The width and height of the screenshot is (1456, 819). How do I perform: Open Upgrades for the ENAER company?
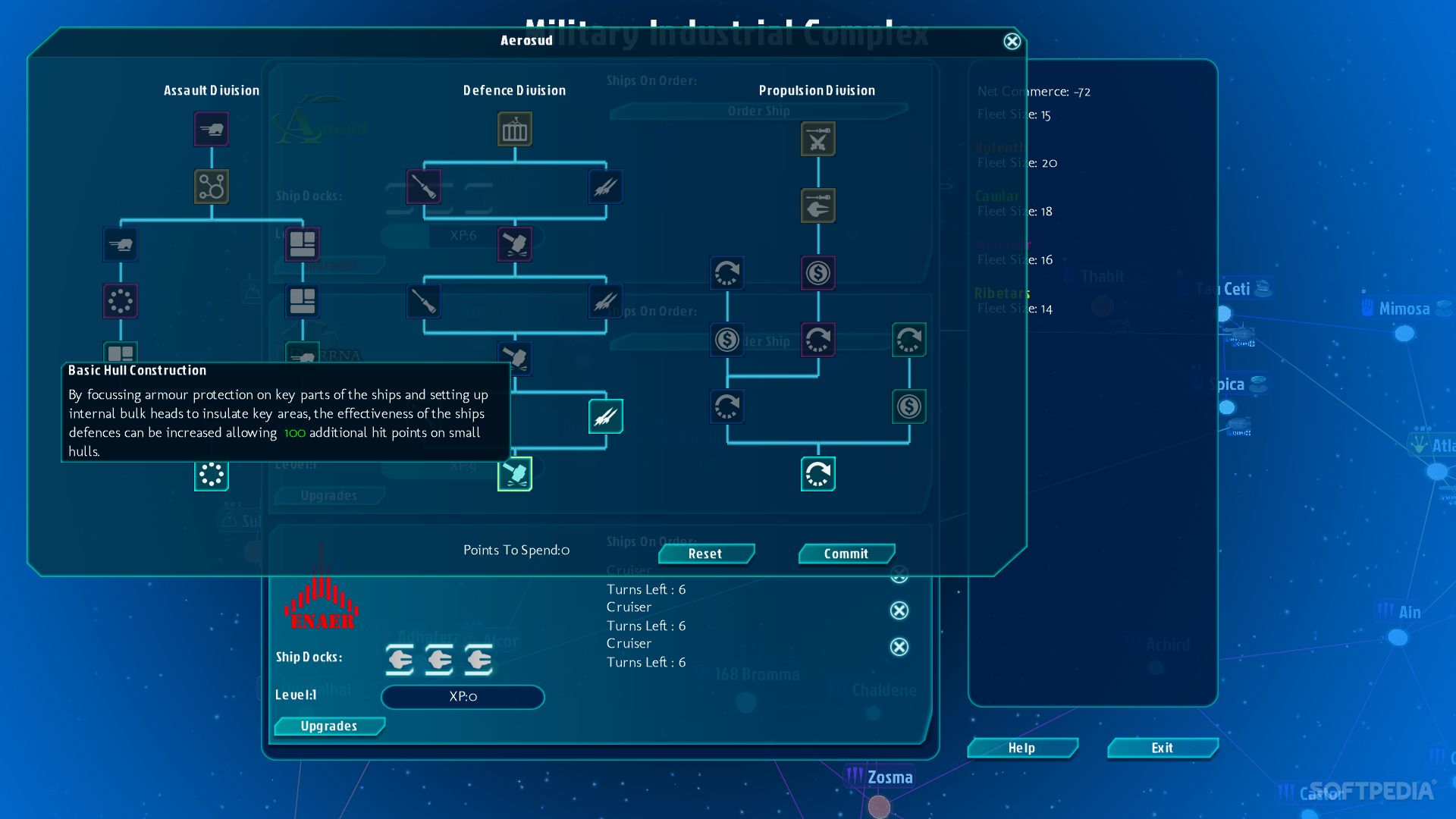329,726
